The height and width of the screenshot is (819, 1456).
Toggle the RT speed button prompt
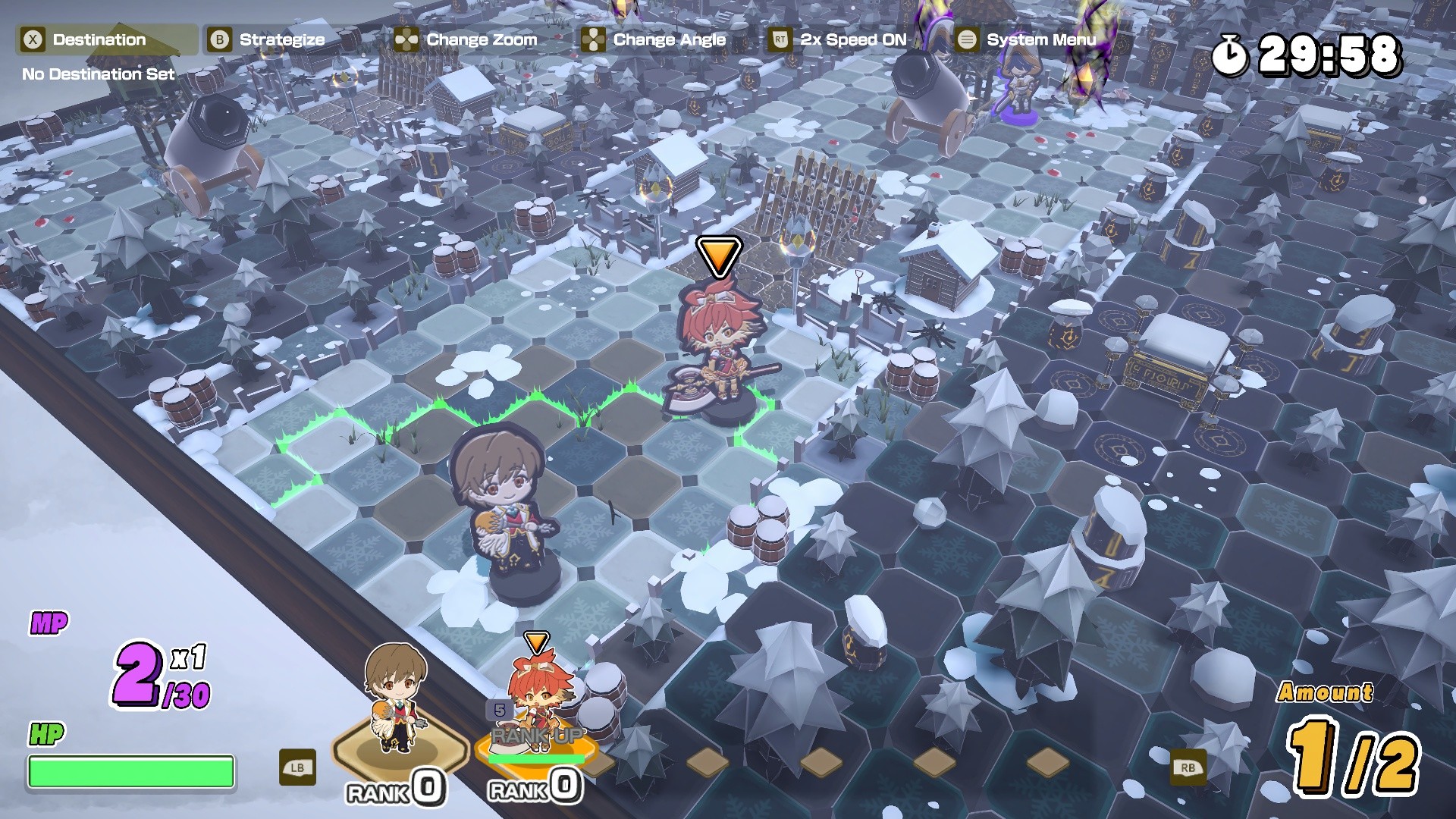point(781,39)
